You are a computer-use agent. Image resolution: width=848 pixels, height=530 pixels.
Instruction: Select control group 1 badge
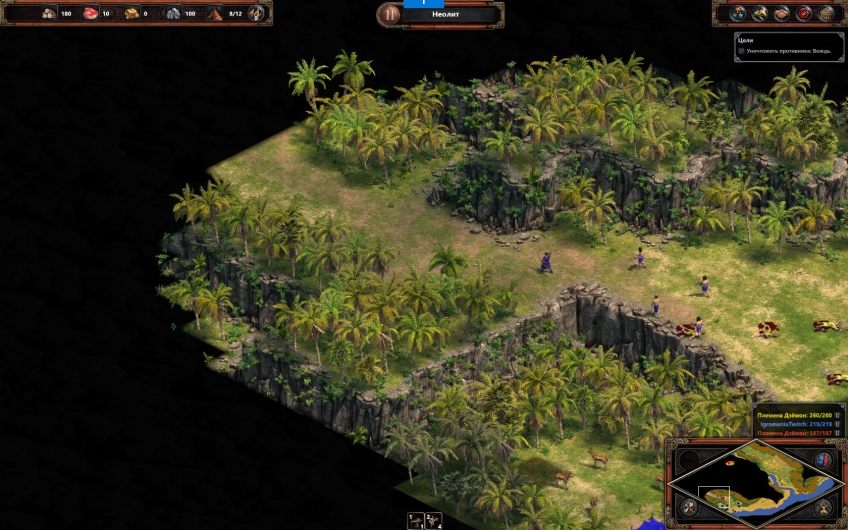tap(415, 520)
